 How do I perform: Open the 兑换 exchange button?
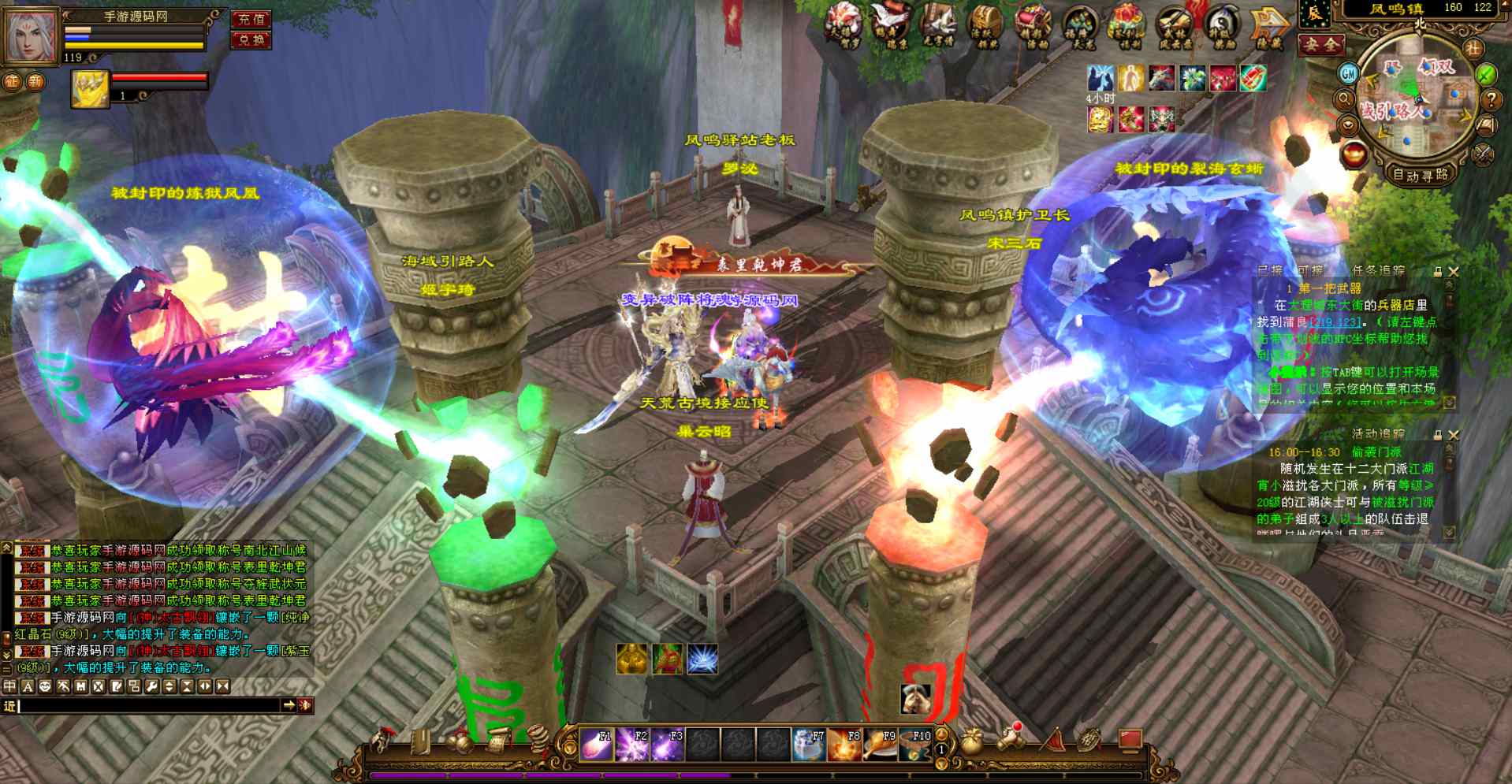pyautogui.click(x=251, y=39)
